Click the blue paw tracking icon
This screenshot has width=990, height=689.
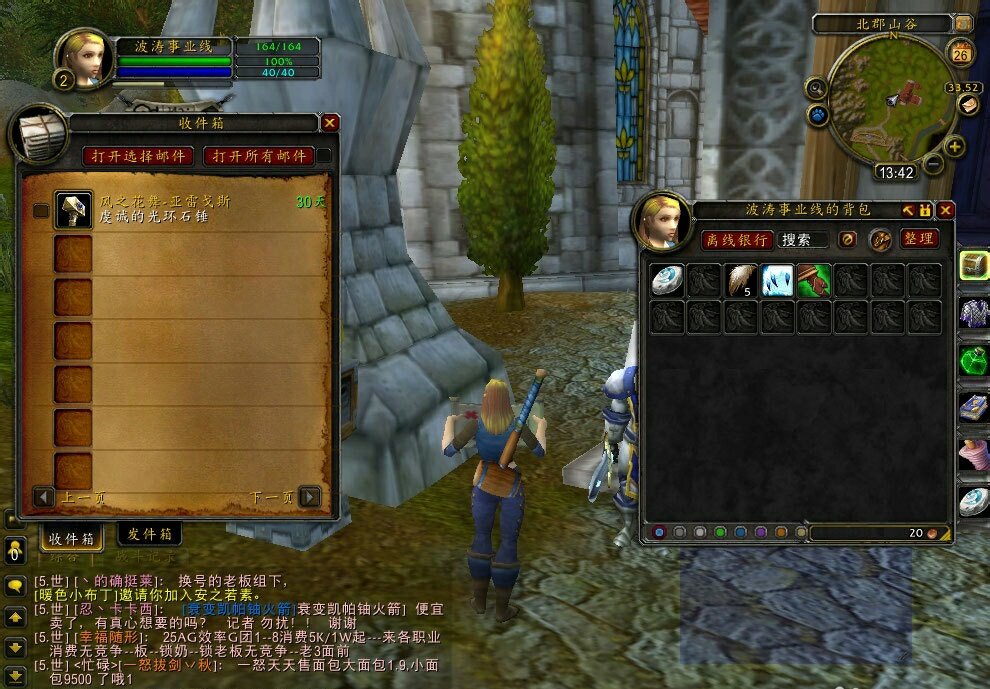[818, 115]
